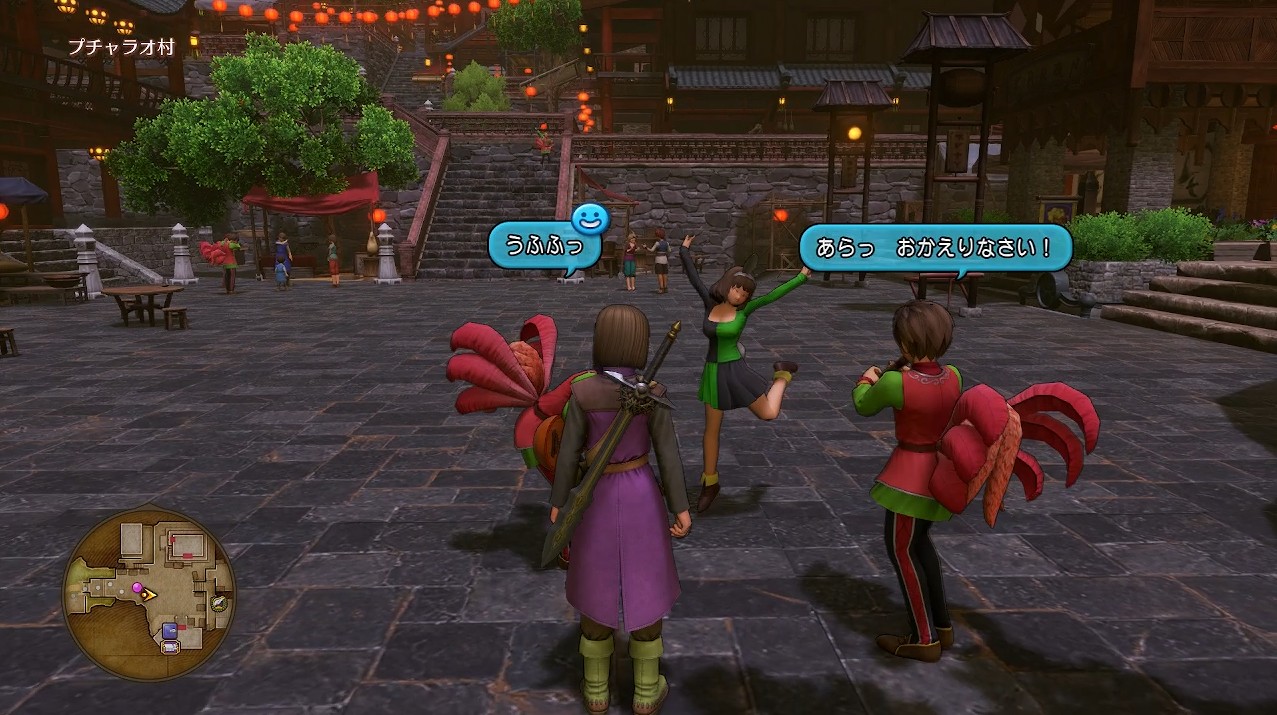Select the blue inn icon on minimap
The width and height of the screenshot is (1277, 715).
169,630
